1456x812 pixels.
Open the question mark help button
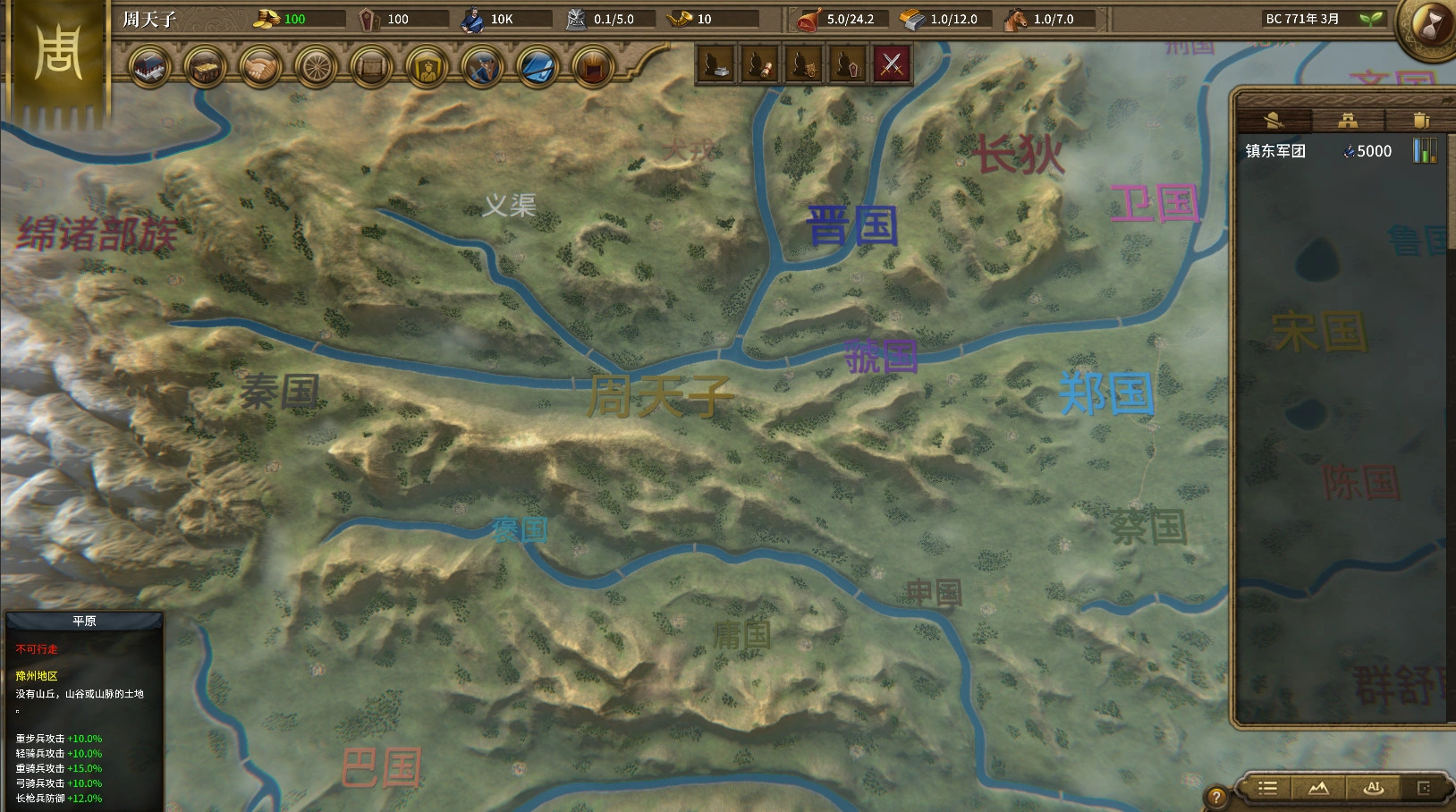point(1215,797)
